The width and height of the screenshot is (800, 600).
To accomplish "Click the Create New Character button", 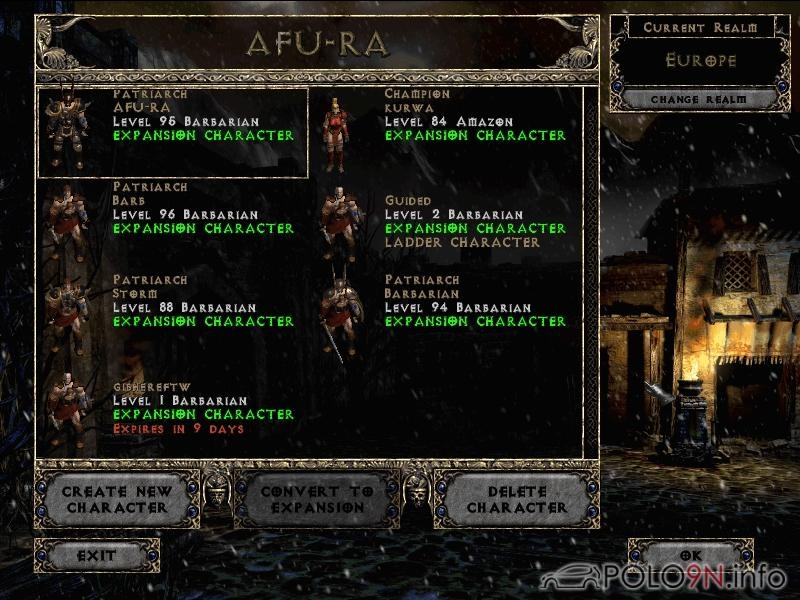I will point(117,499).
